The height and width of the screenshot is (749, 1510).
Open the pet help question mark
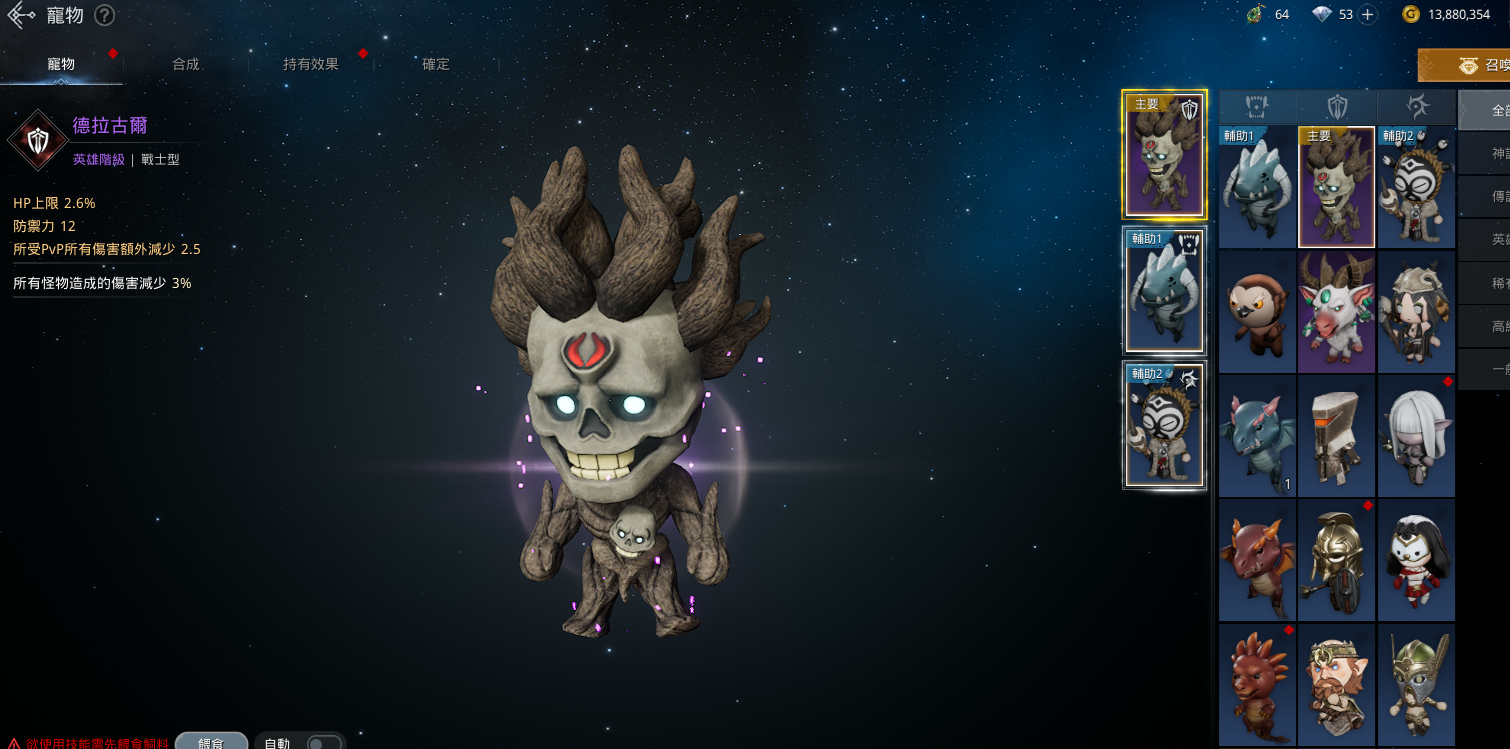point(105,15)
